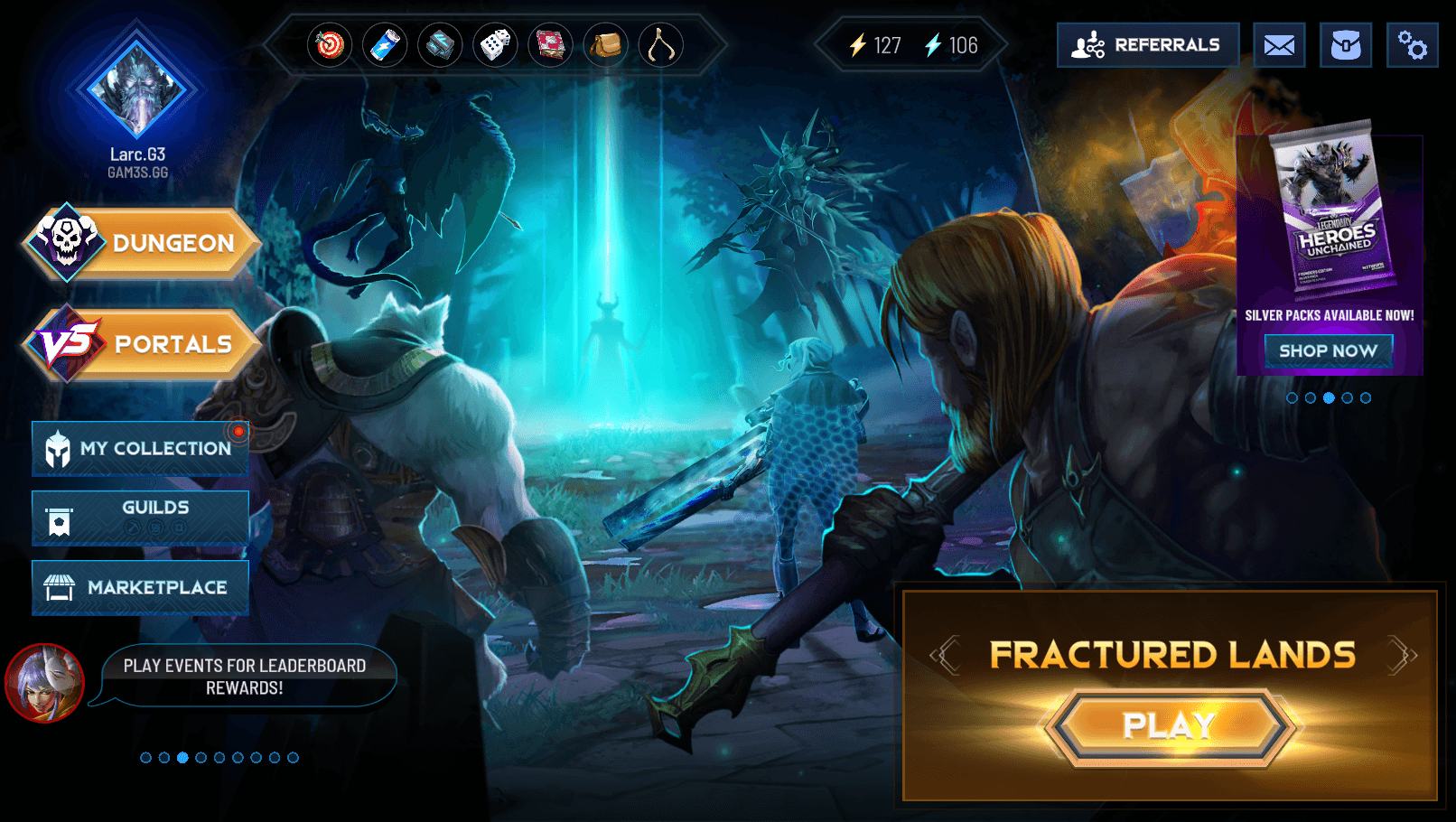
Task: Check the mail envelope inbox
Action: tap(1279, 45)
